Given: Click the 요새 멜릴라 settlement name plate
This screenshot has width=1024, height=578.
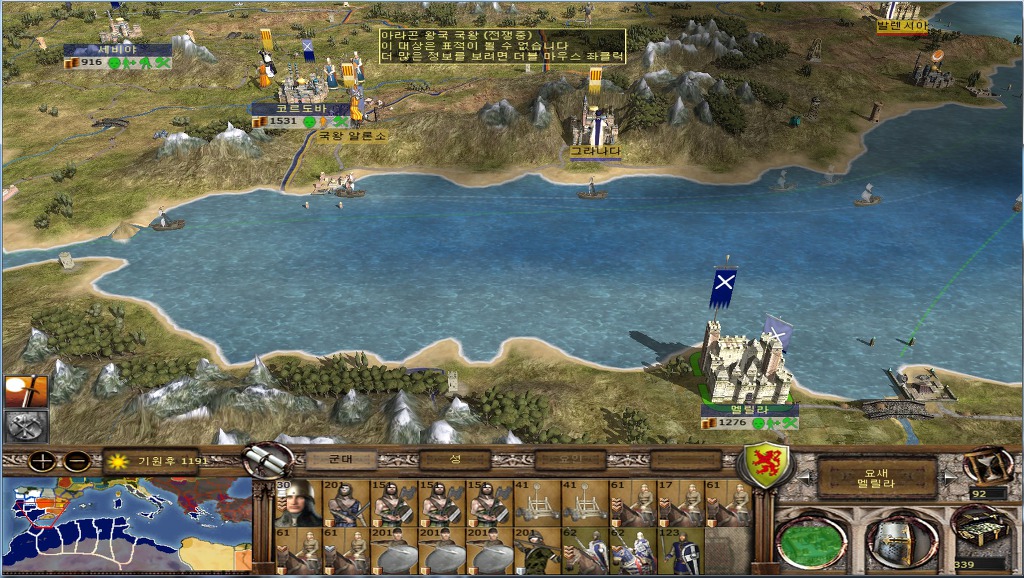Looking at the screenshot, I should click(876, 478).
